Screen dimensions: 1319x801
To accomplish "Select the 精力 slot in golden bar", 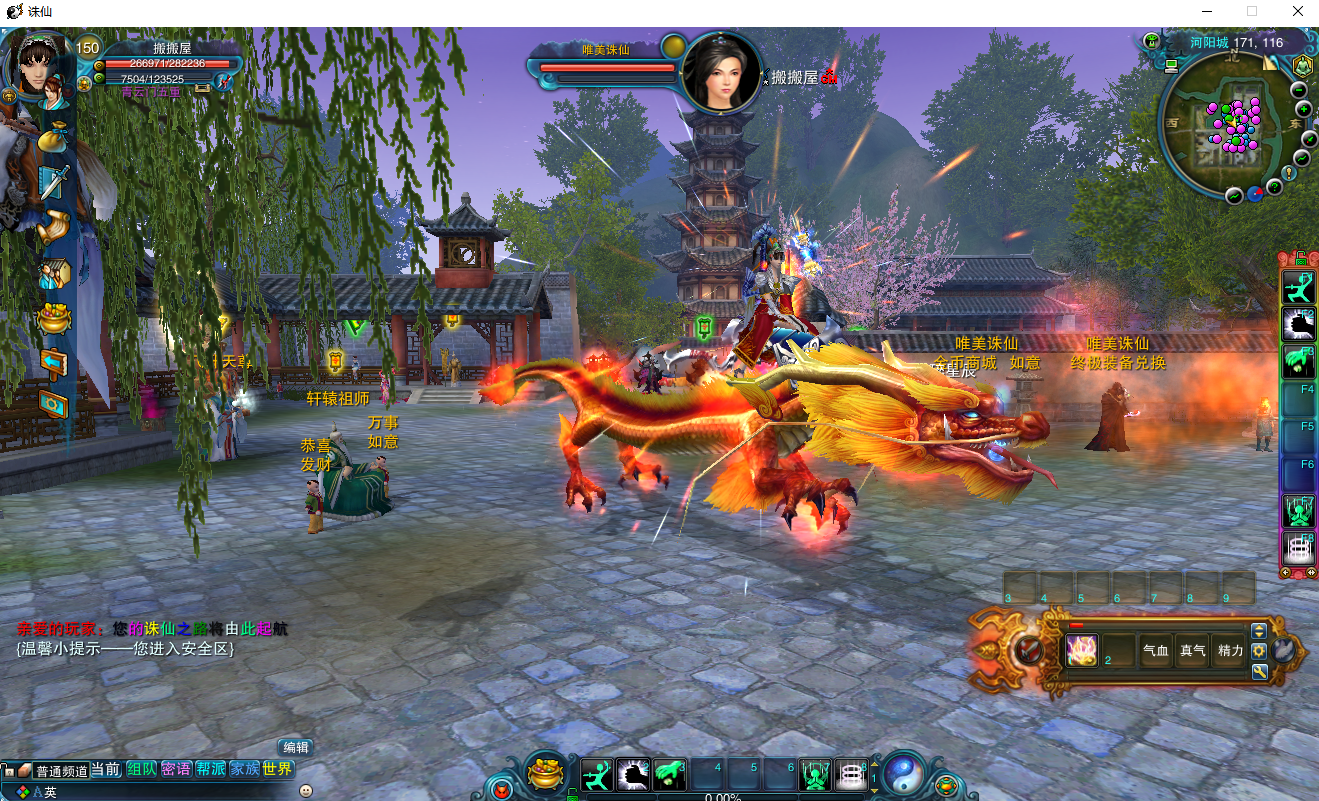I will [x=1229, y=650].
